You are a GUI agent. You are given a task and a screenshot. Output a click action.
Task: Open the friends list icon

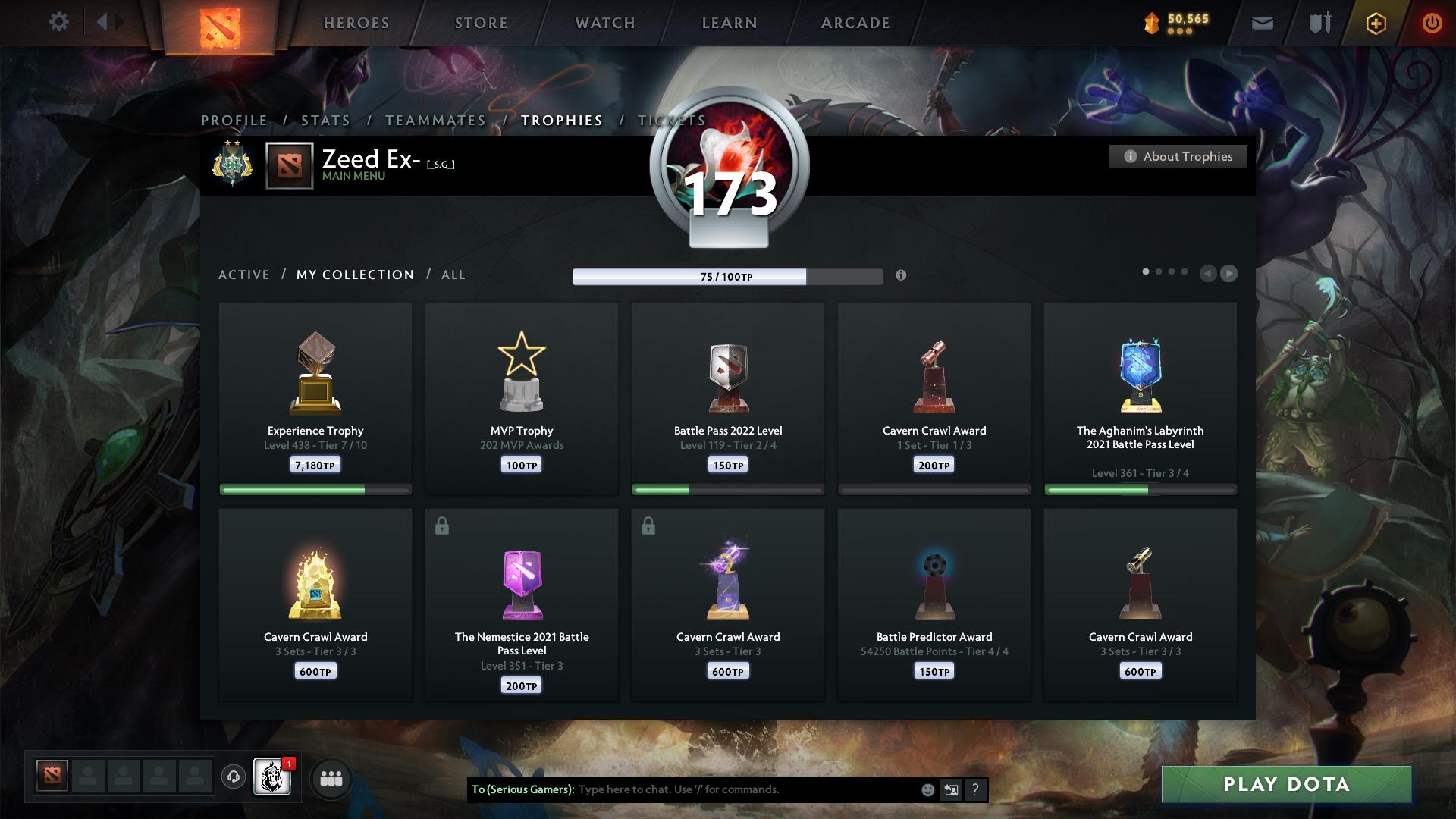pyautogui.click(x=331, y=778)
